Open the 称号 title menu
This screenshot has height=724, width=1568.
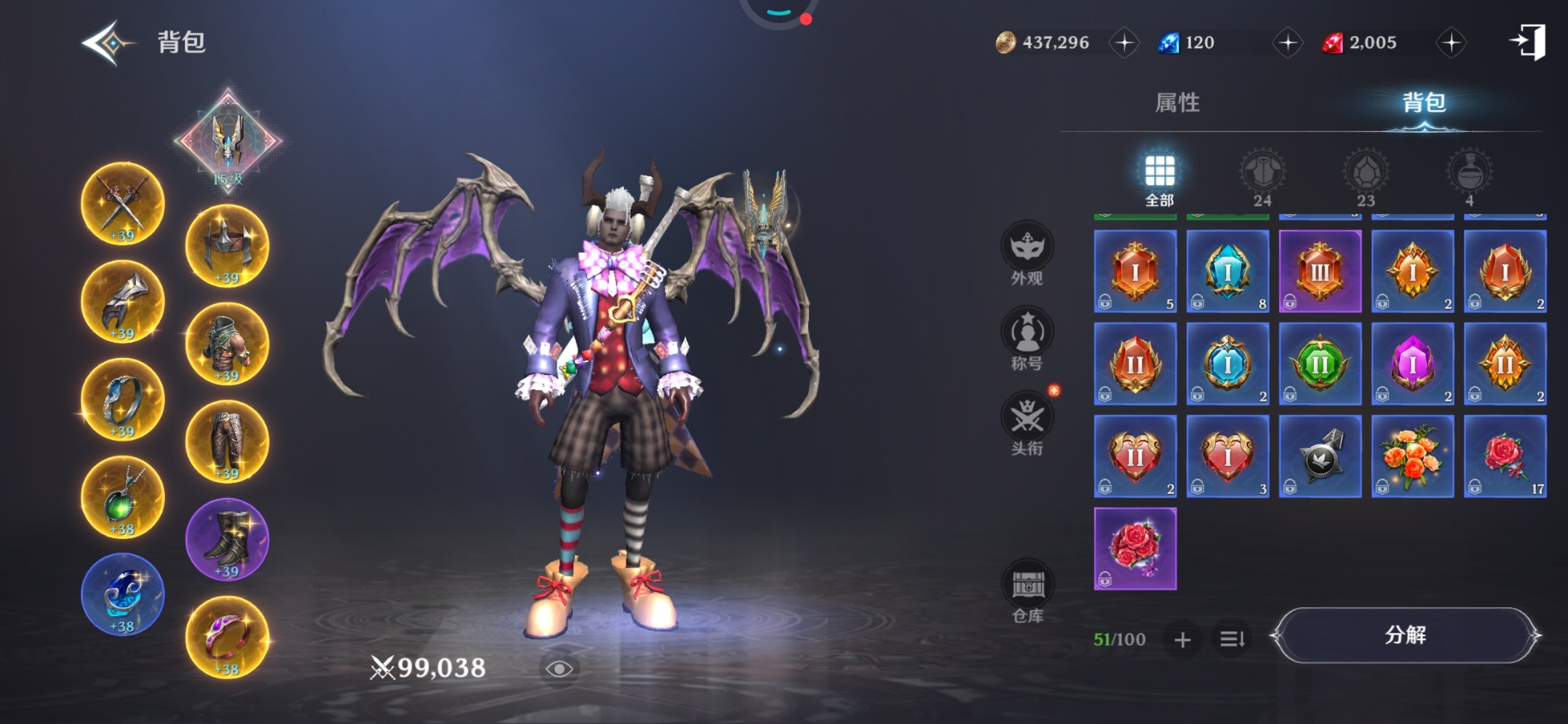[1027, 339]
